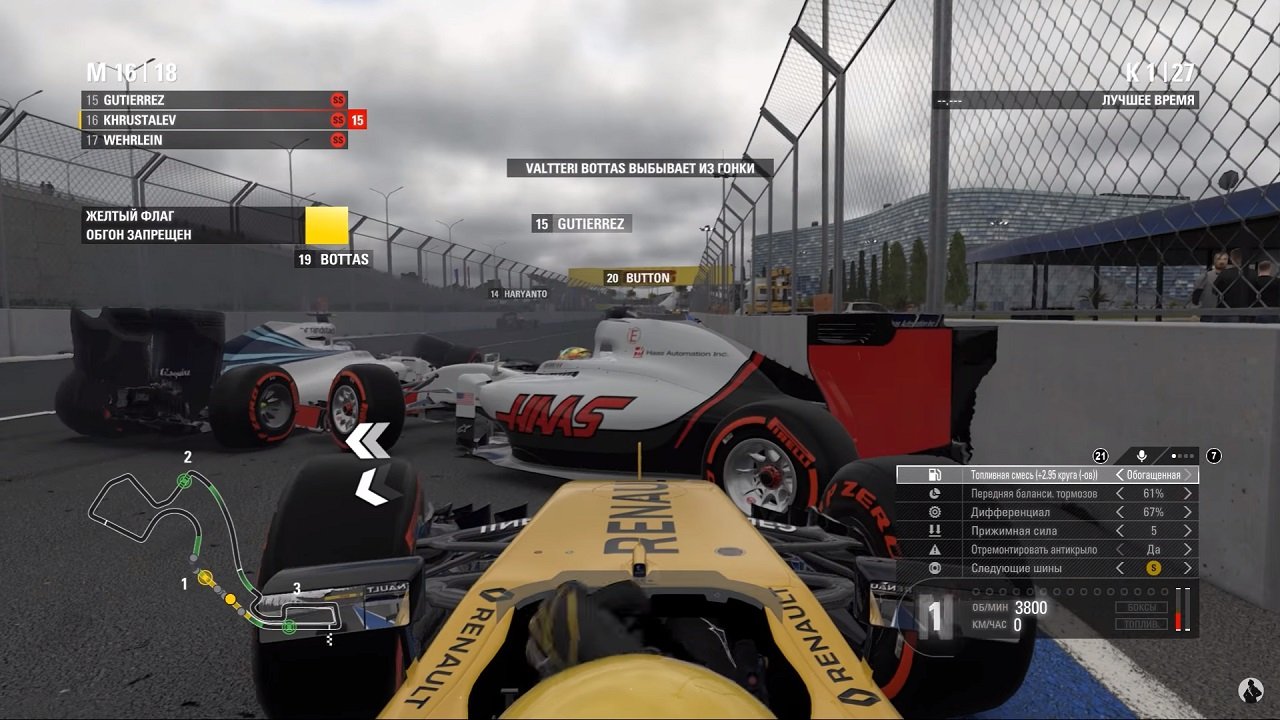Decrease front brake balance below 61%
The height and width of the screenshot is (720, 1280).
(1119, 494)
